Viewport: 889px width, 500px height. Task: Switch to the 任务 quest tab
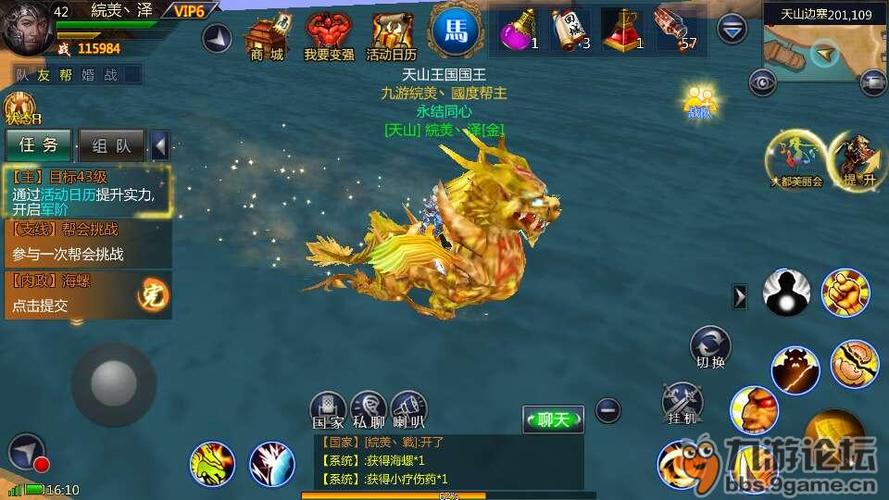(38, 145)
